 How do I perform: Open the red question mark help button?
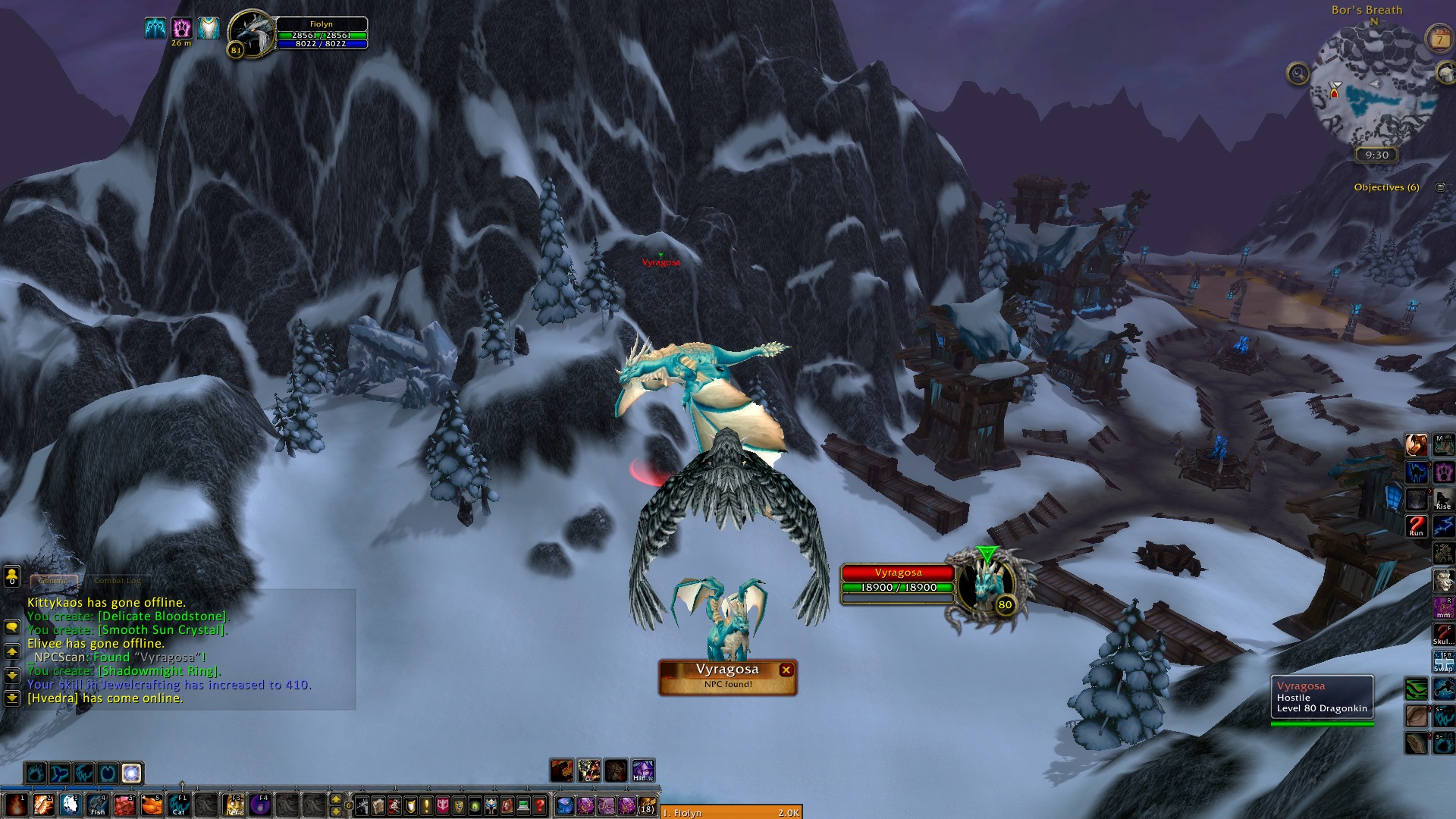[540, 805]
